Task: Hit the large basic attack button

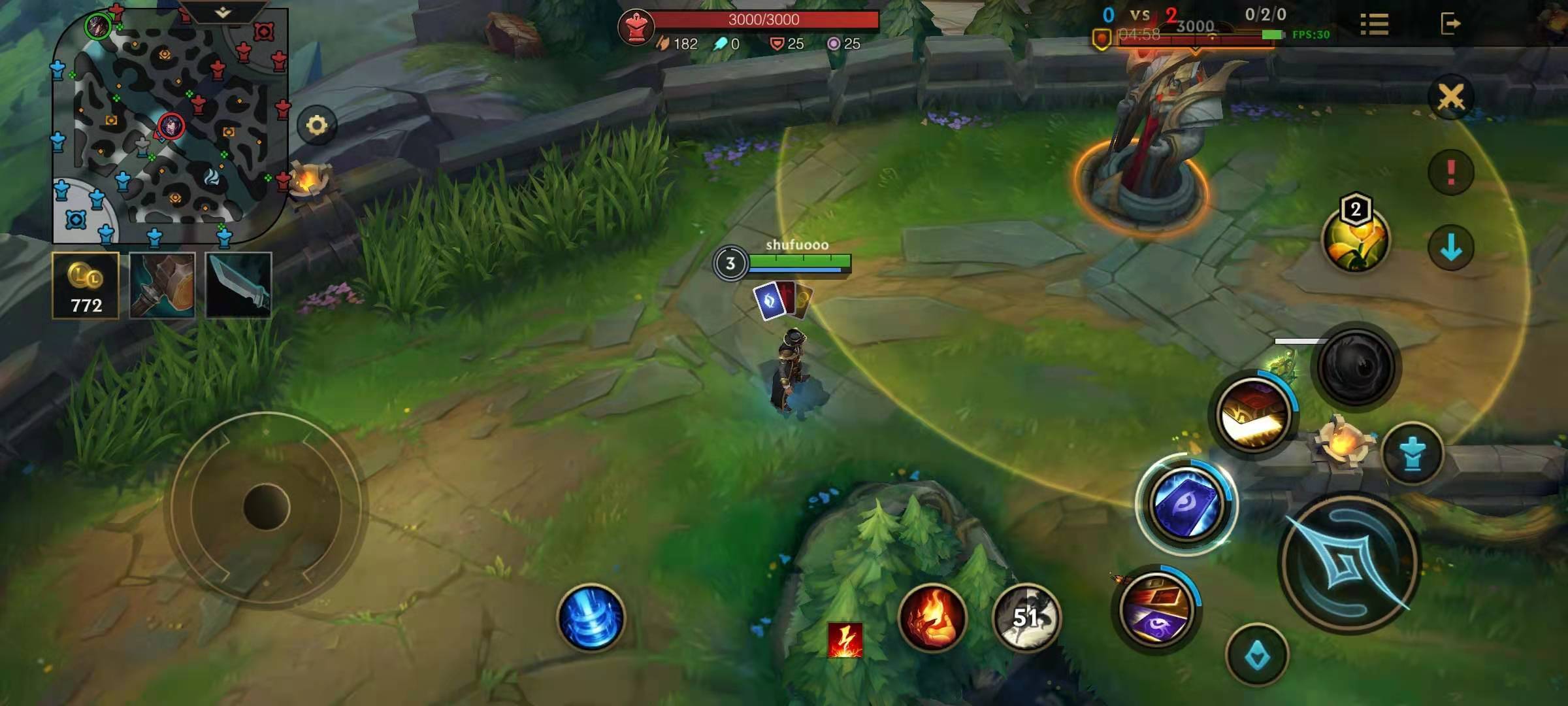Action: [1349, 563]
